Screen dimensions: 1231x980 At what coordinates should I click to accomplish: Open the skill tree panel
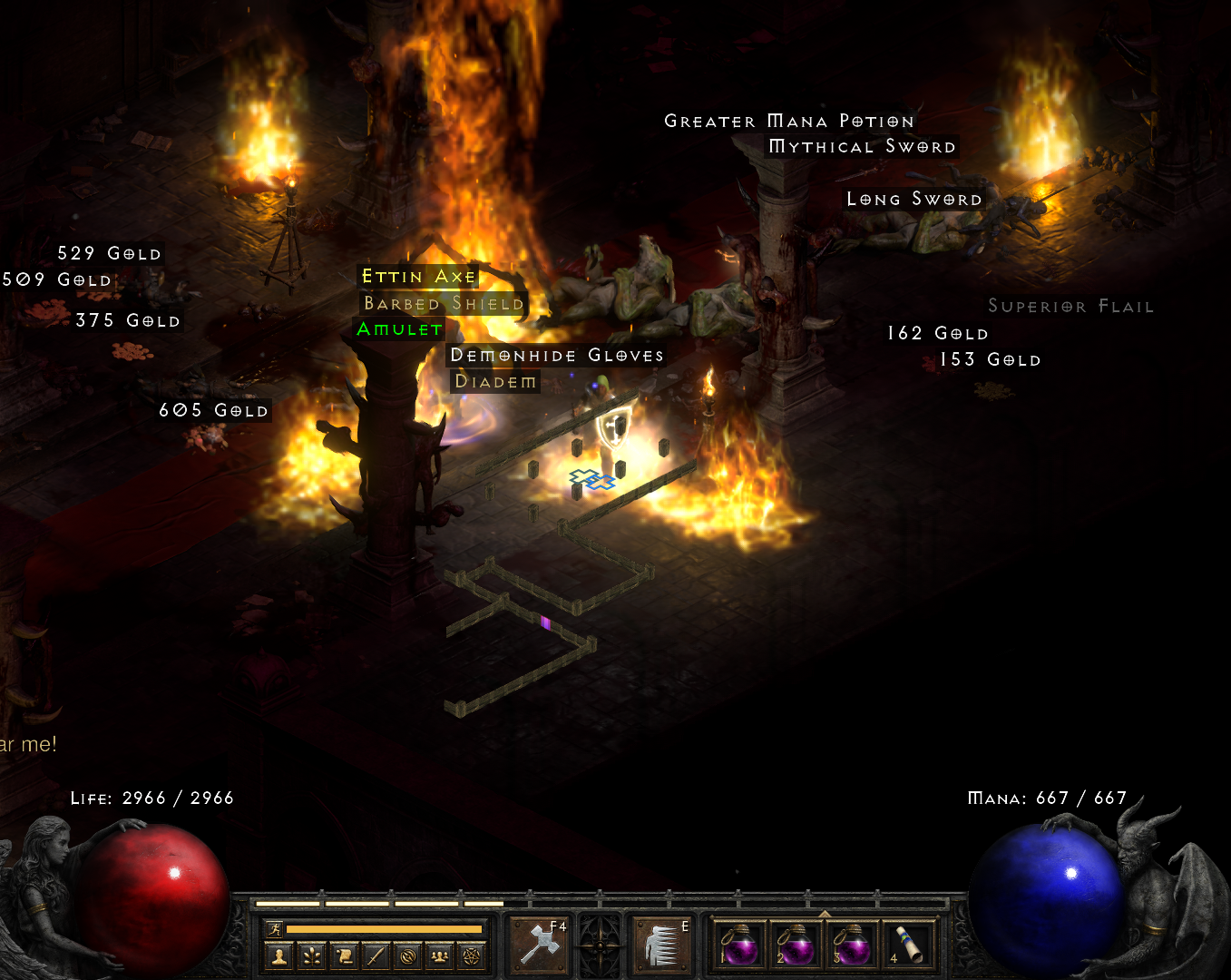(312, 955)
